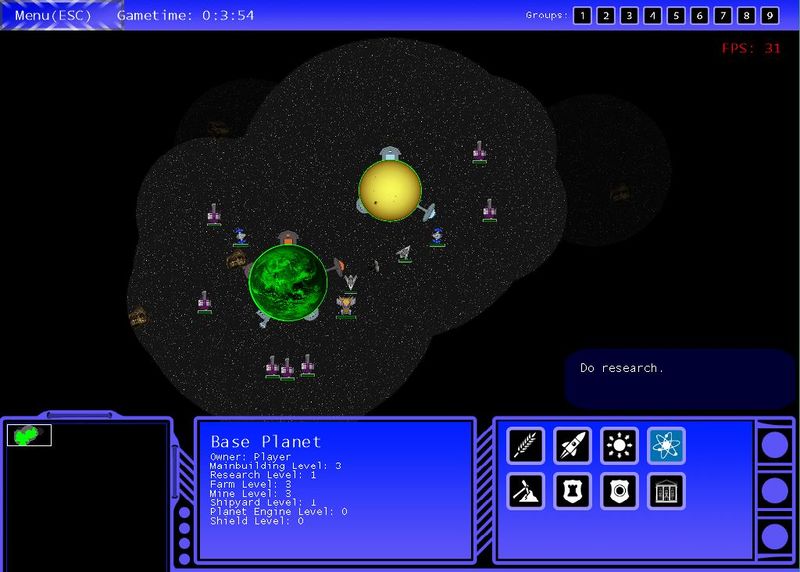Select the castle tower shield icon

(573, 491)
